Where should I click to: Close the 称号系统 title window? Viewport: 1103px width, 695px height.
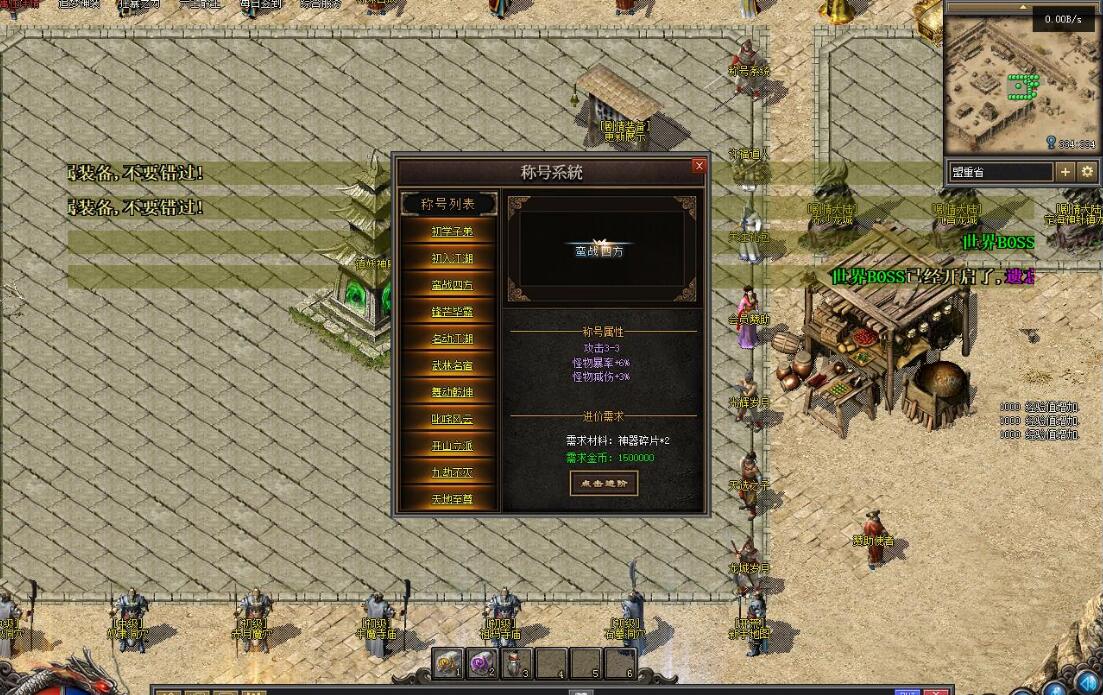pos(699,166)
